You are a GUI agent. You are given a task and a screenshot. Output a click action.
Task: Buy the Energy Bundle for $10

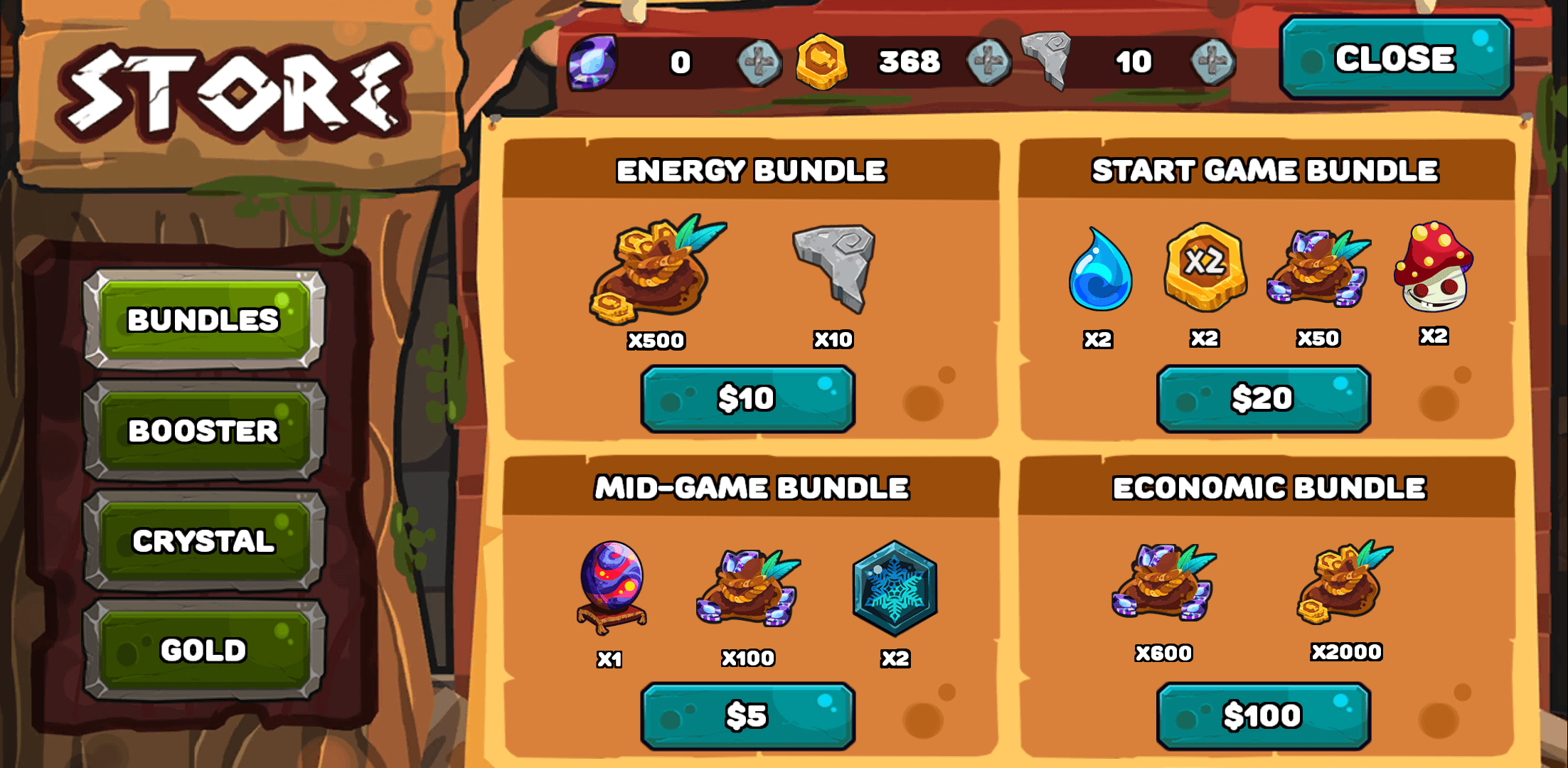click(x=747, y=398)
